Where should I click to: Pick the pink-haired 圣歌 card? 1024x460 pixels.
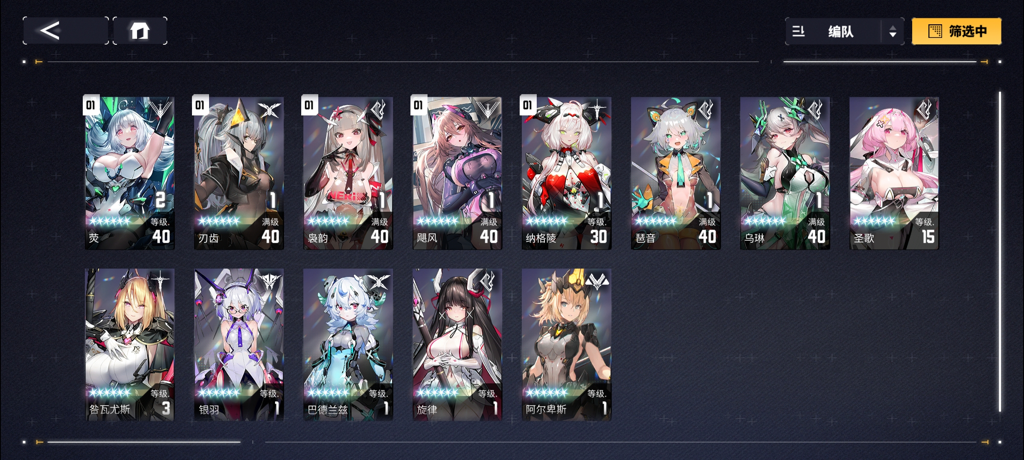pos(894,172)
